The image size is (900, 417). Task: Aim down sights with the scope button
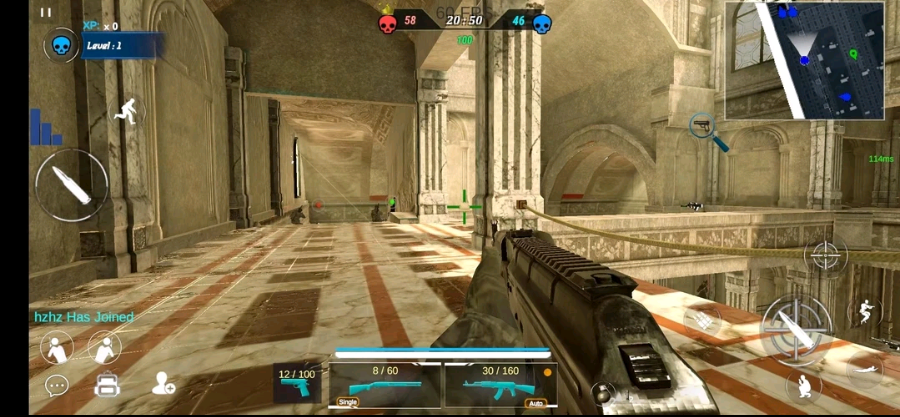(826, 255)
